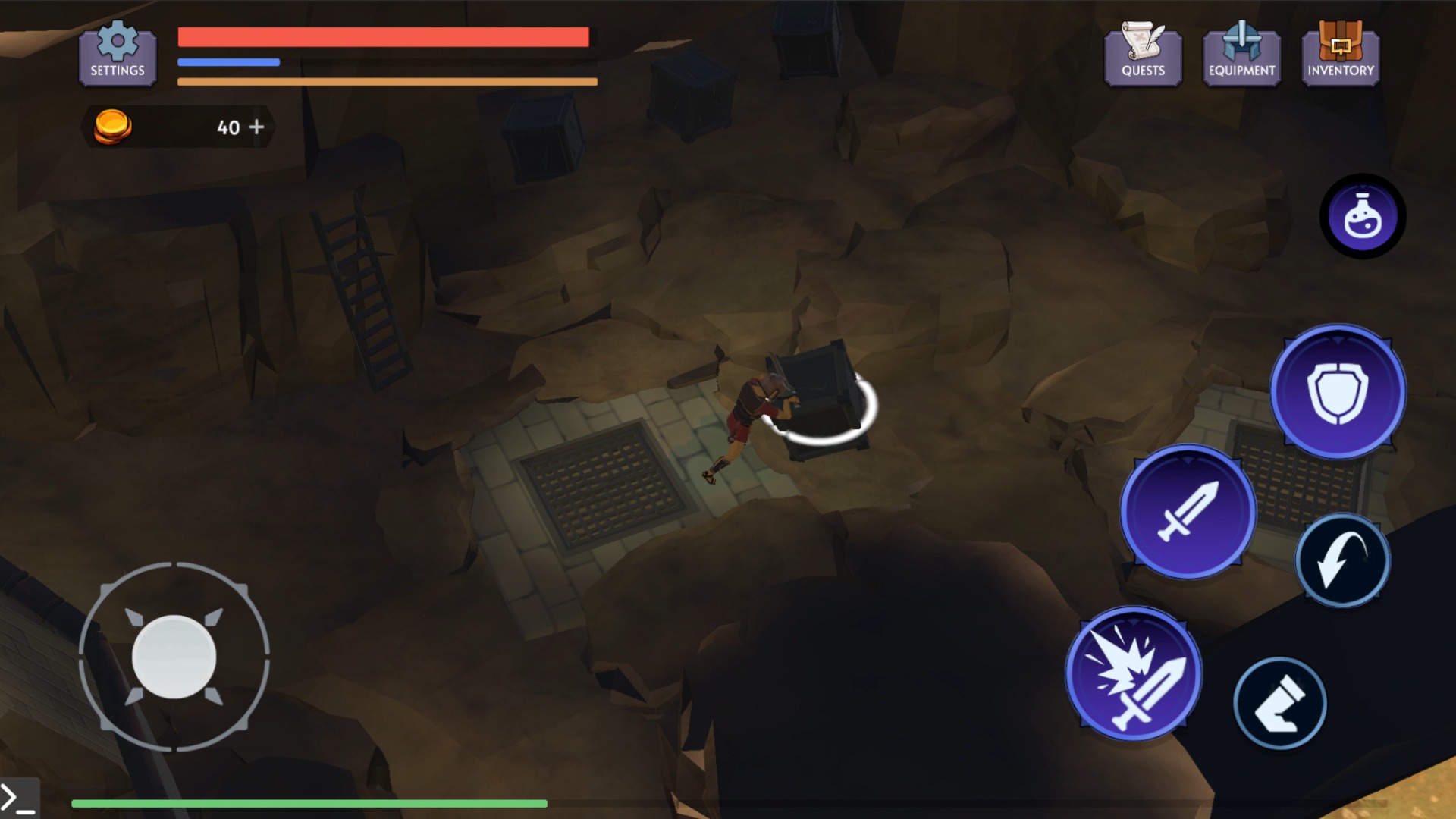
Task: Use the sword attack skill
Action: tap(1188, 513)
